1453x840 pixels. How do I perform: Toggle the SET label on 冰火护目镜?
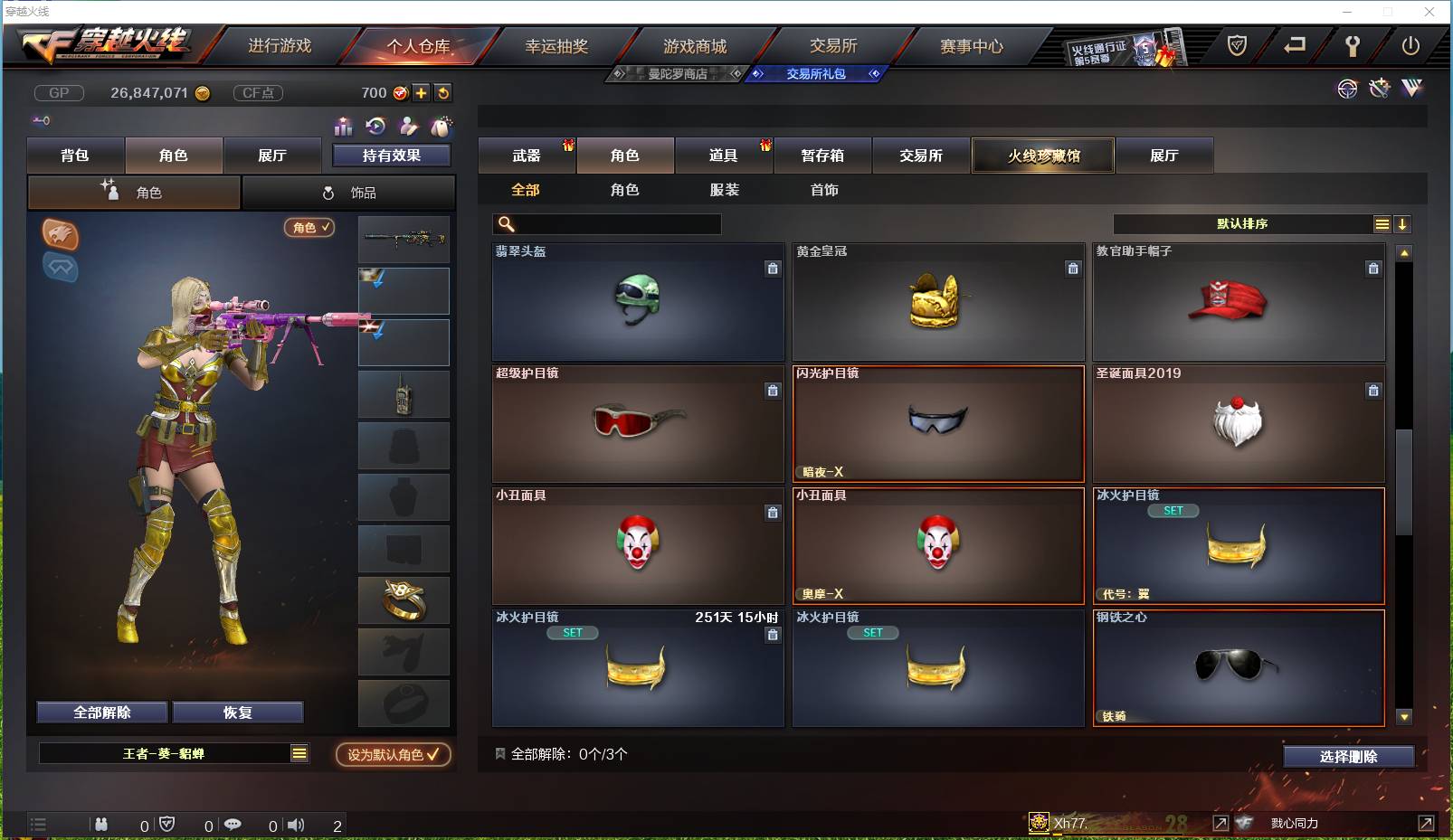point(1173,510)
